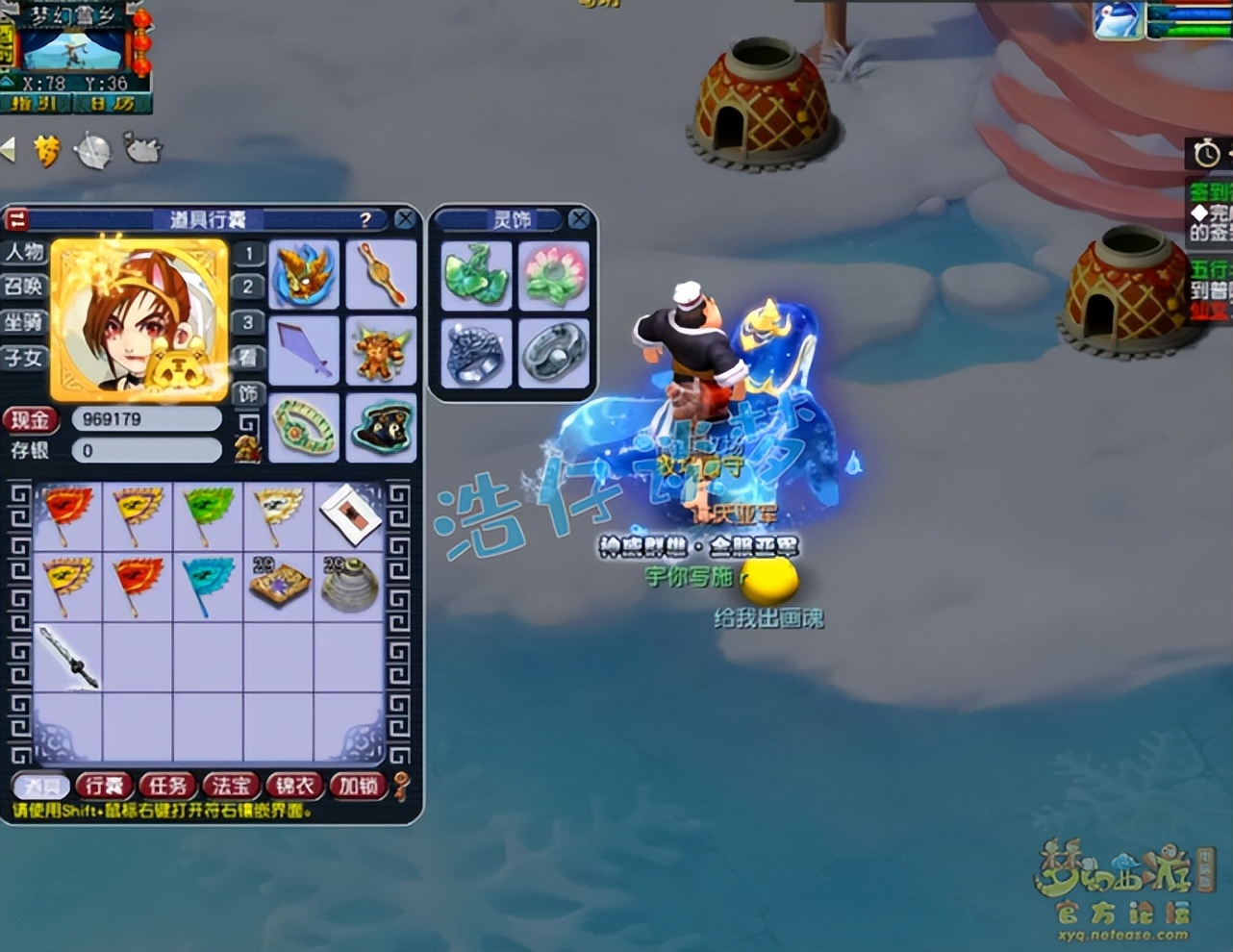The width and height of the screenshot is (1233, 952).
Task: Open the 指引 guide button
Action: [36, 103]
